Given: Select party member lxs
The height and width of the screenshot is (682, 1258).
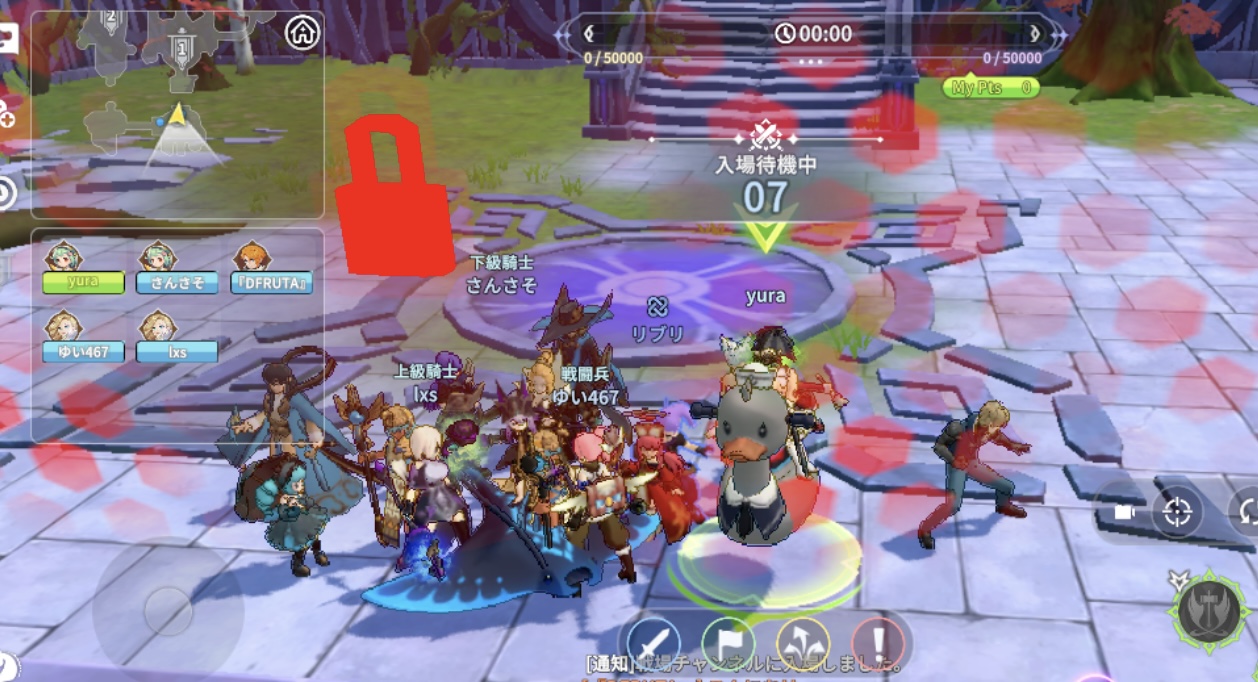Looking at the screenshot, I should tap(177, 351).
